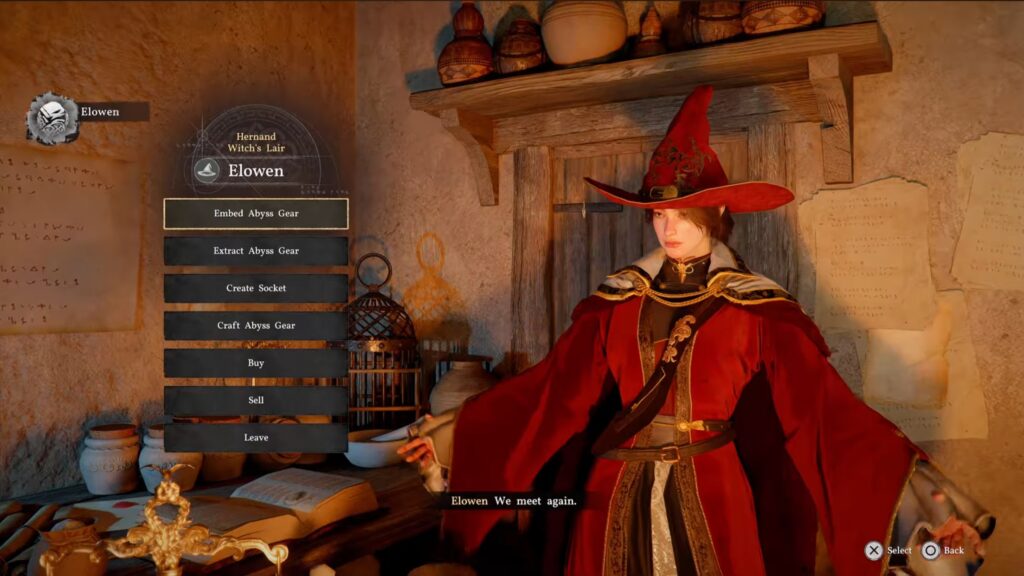
Task: Select Embed Abyss Gear option
Action: (256, 213)
